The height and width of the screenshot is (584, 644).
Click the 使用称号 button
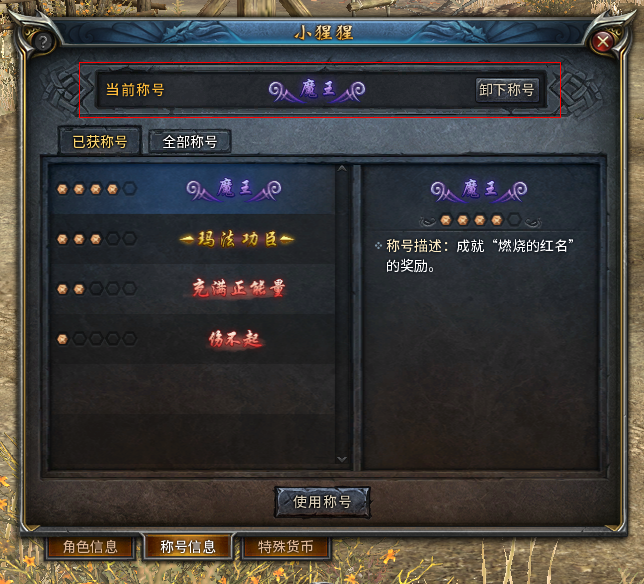click(322, 502)
